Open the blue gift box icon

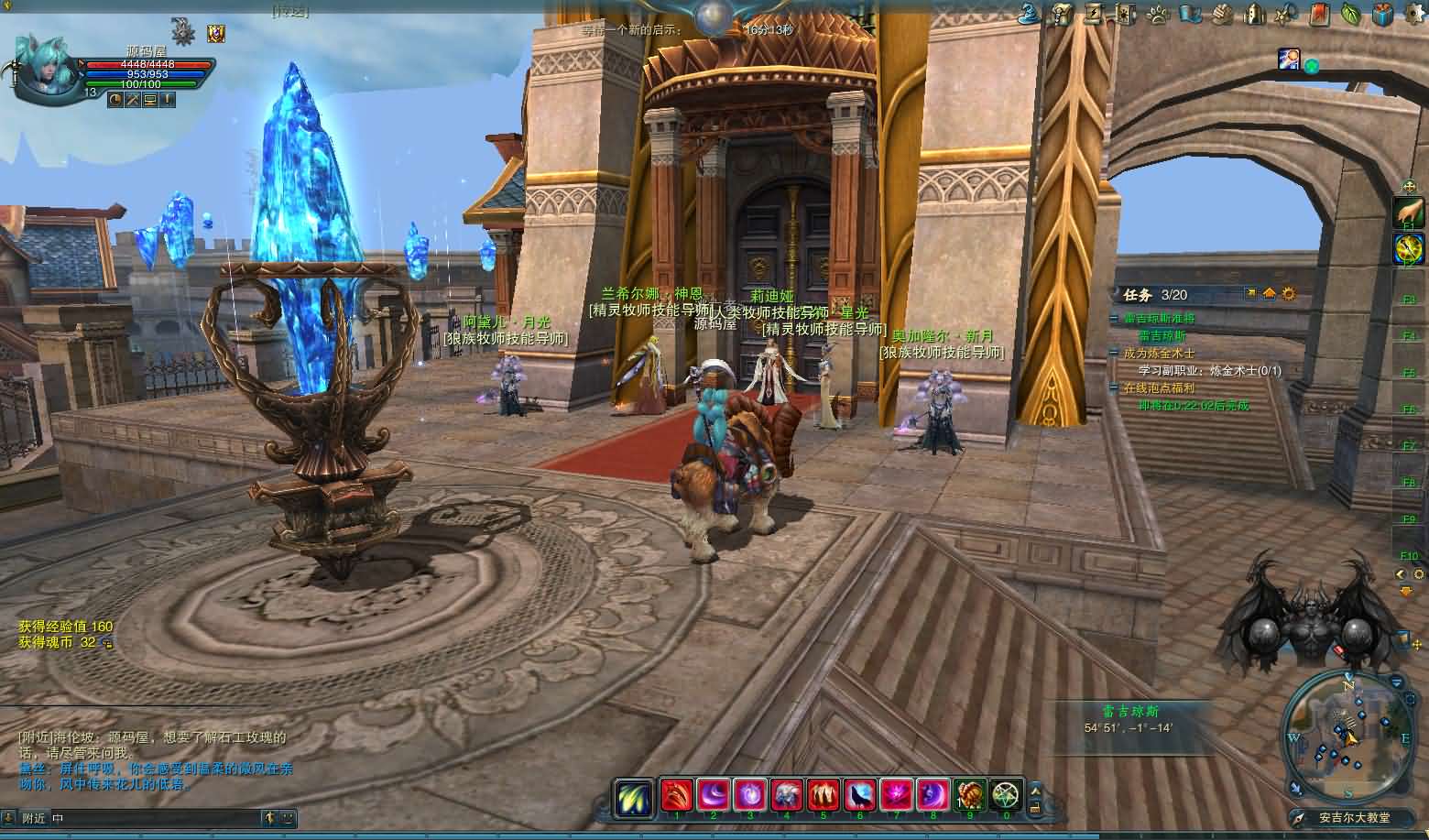click(1382, 14)
